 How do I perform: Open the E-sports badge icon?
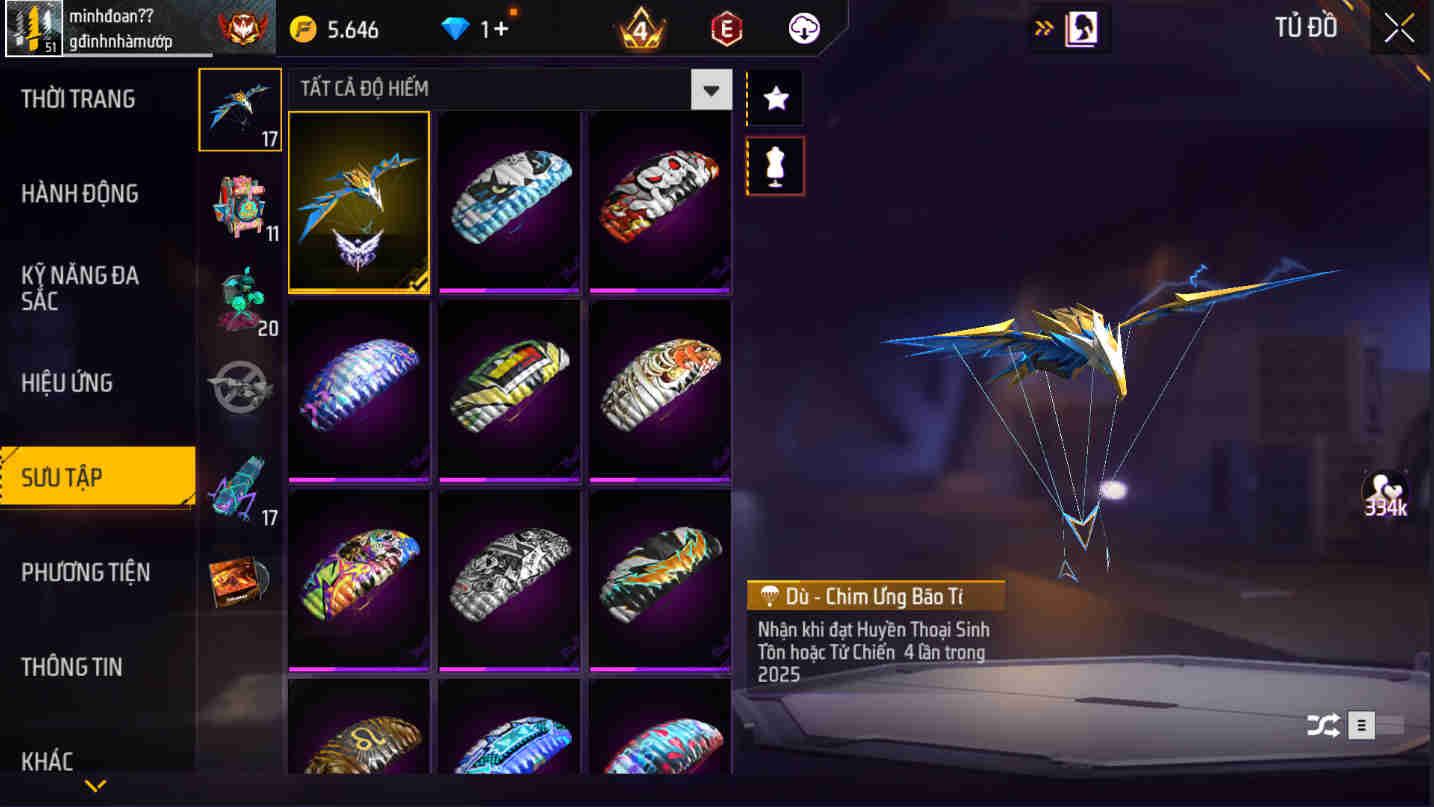click(725, 28)
